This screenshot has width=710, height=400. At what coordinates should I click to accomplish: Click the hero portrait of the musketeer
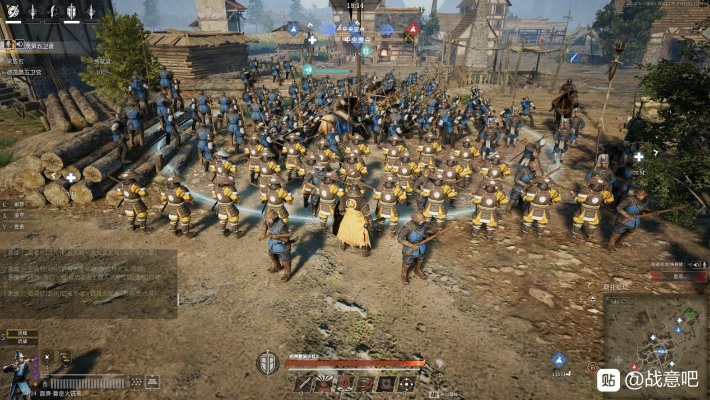[x=18, y=370]
